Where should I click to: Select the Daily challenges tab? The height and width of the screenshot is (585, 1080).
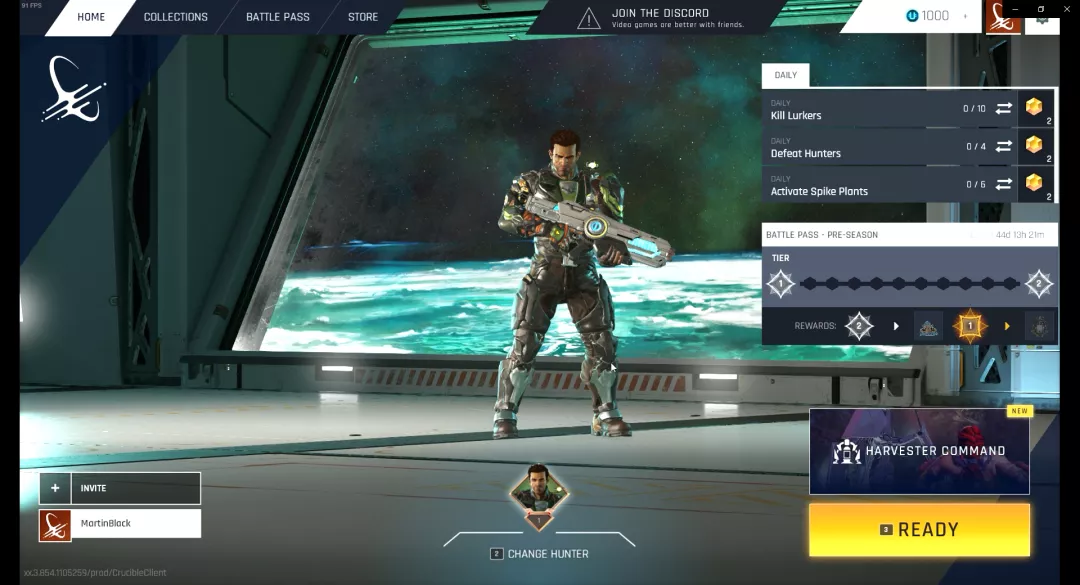(x=786, y=75)
